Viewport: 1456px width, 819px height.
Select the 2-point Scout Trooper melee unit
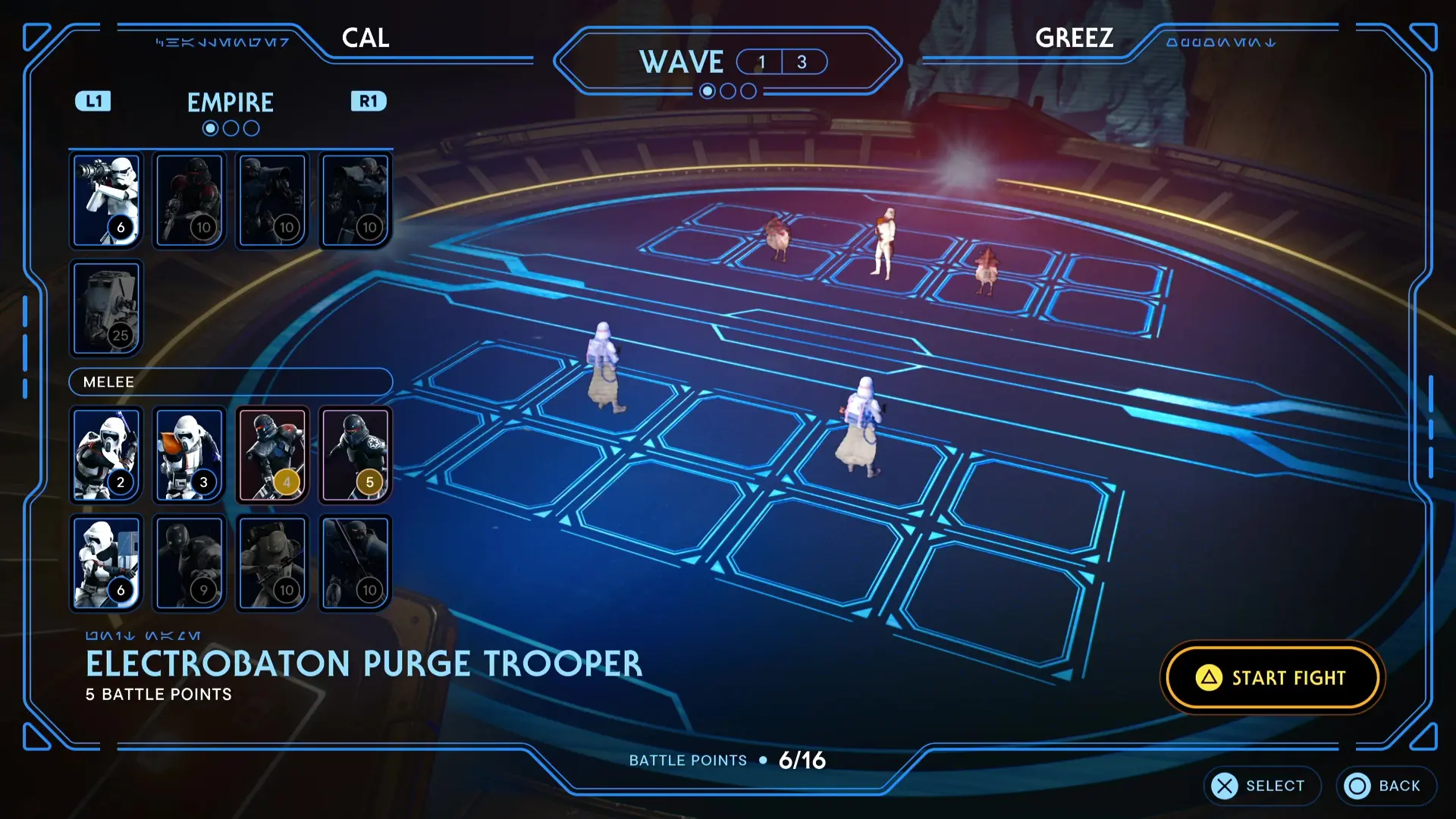(105, 453)
